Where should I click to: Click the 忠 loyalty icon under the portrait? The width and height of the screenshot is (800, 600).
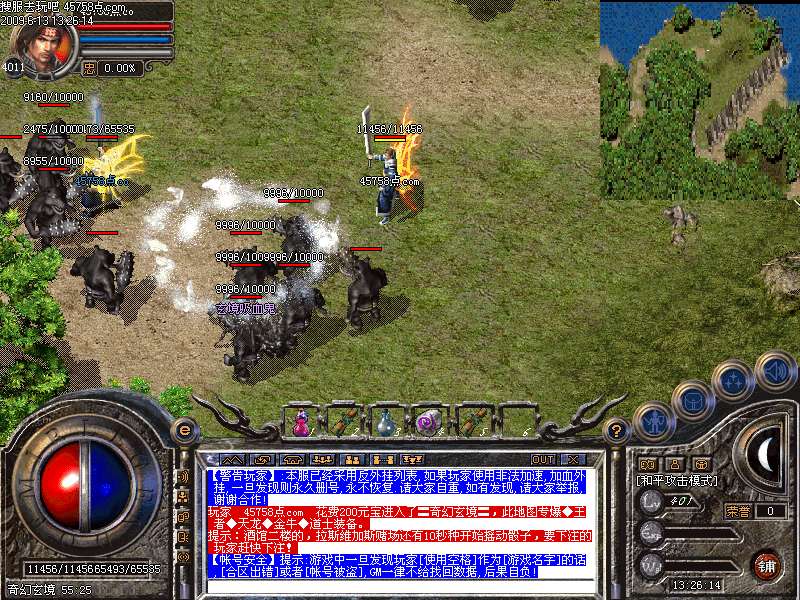(89, 68)
